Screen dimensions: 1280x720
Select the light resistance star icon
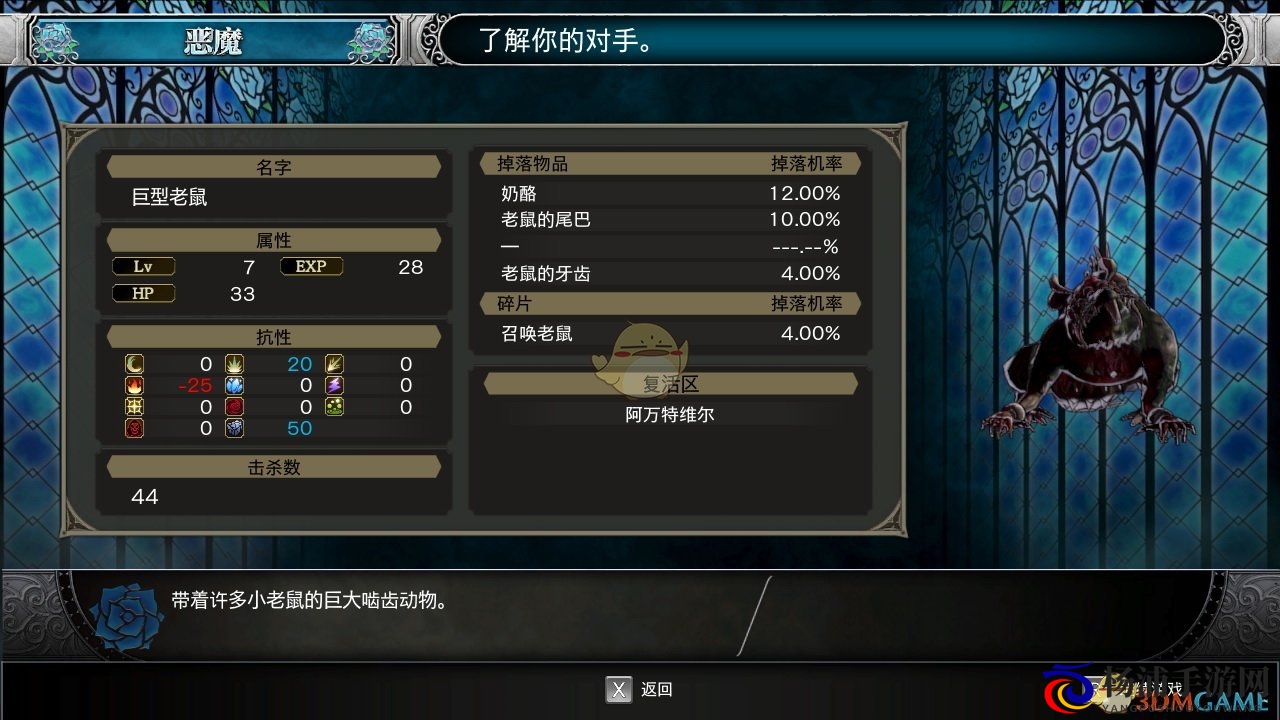click(x=134, y=407)
